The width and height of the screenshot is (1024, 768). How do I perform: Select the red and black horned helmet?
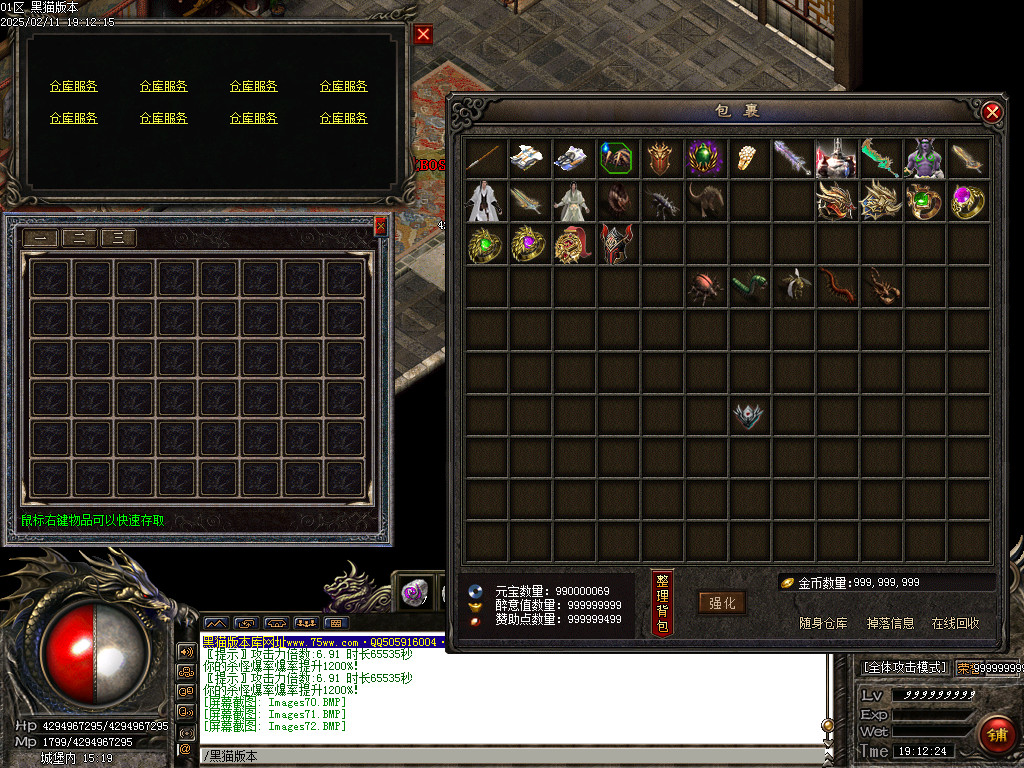616,245
